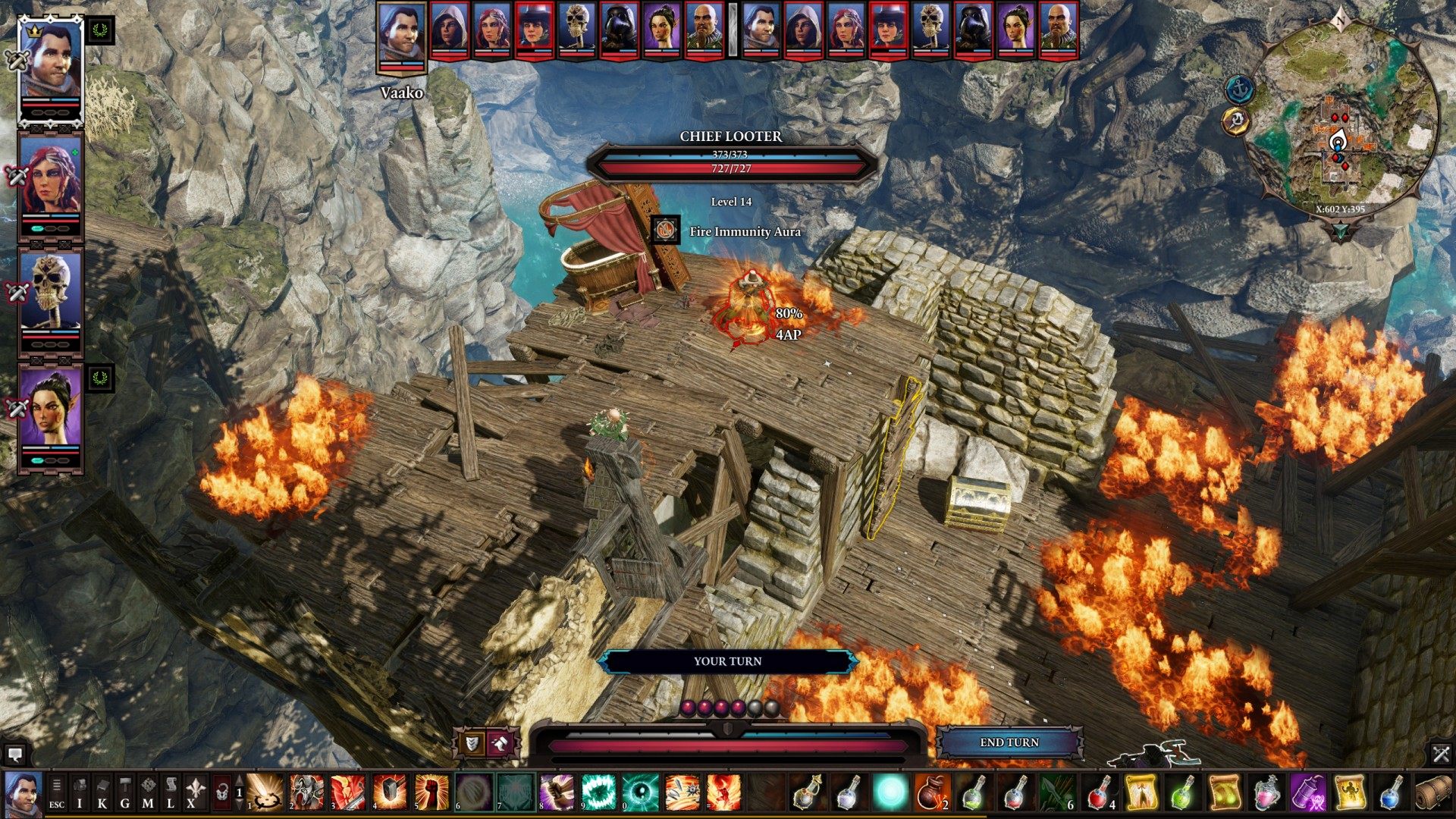Screen dimensions: 1456x819
Task: Activate the teeth-baring roar skill
Action: pos(599,792)
